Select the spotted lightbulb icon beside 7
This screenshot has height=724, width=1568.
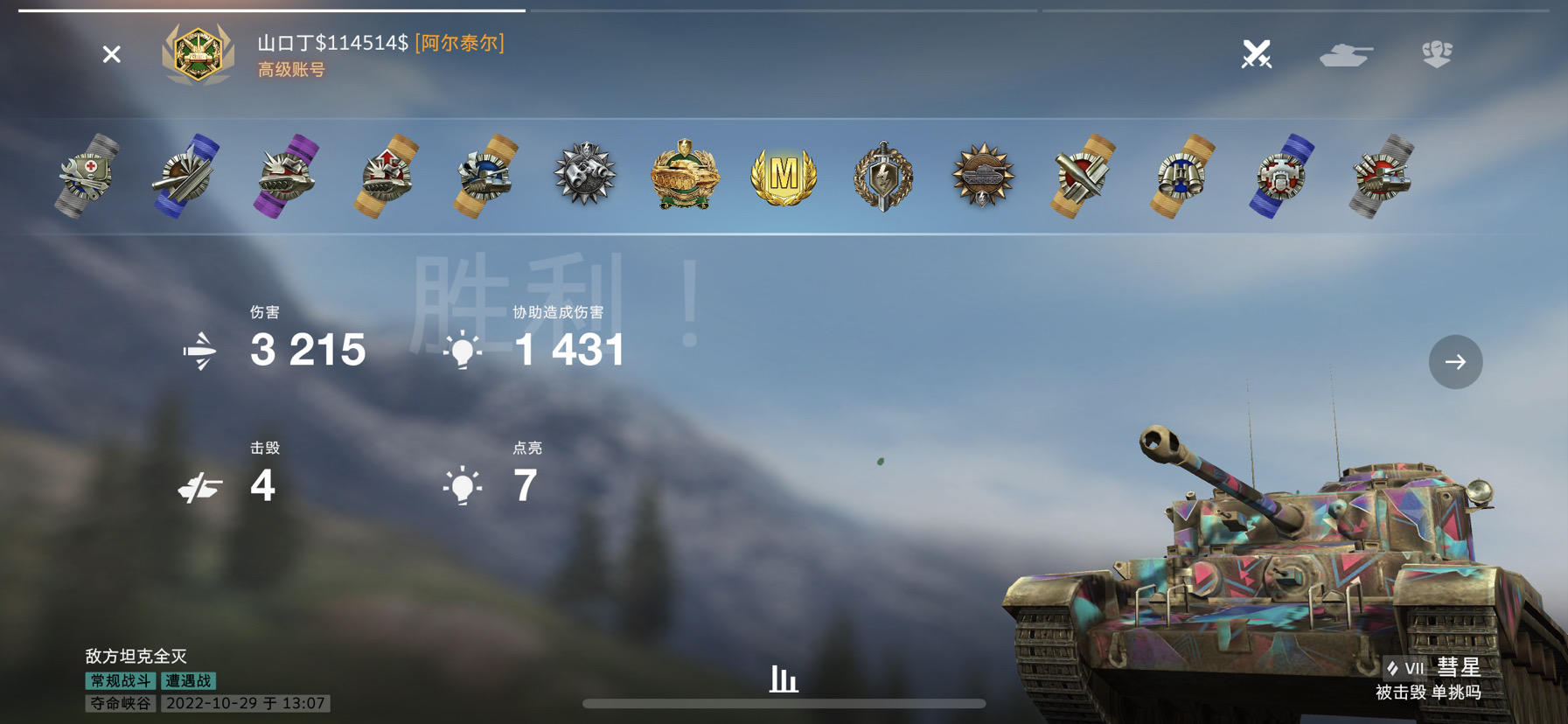(x=461, y=486)
